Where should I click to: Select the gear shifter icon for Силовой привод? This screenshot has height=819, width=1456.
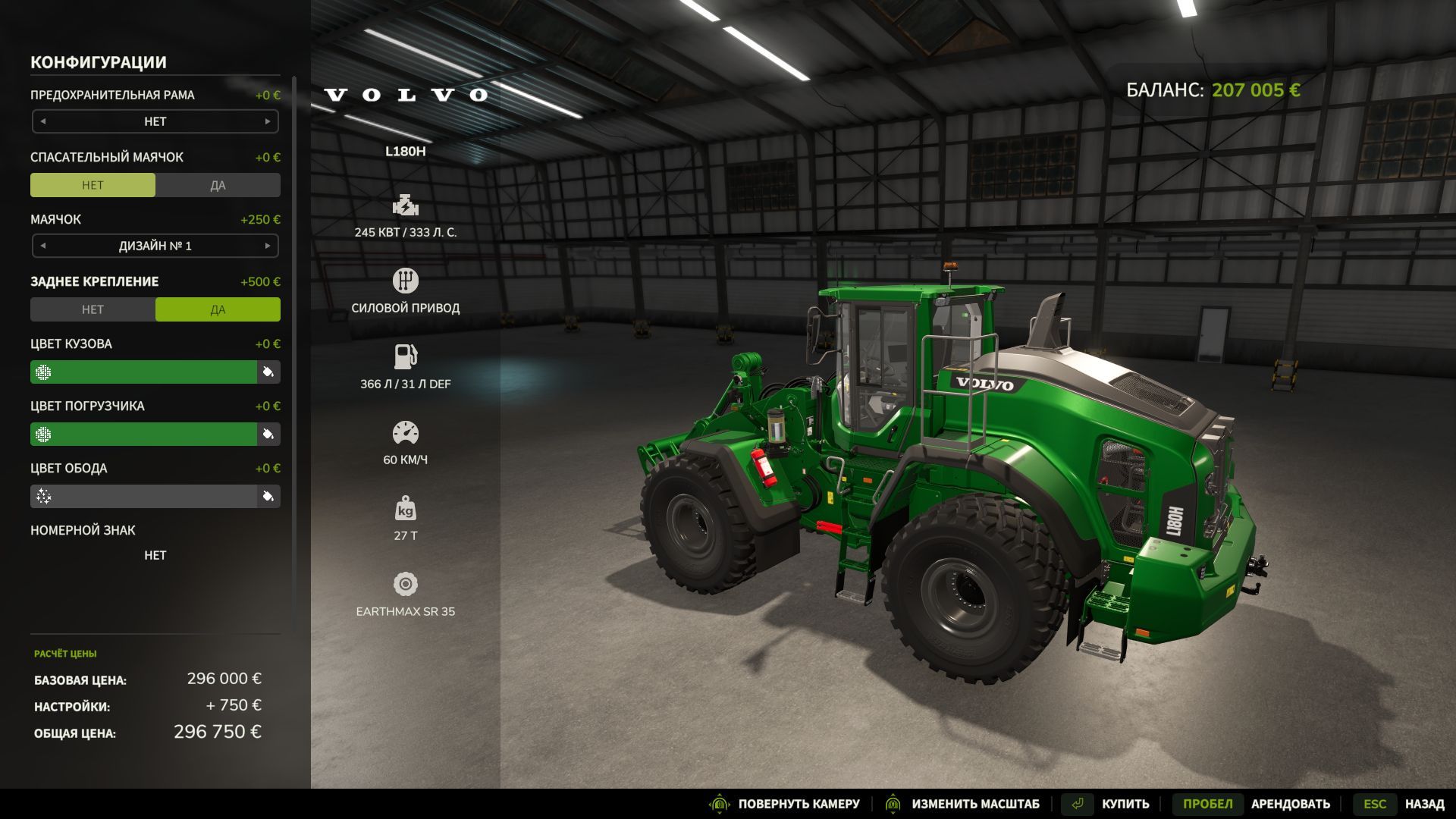[x=406, y=279]
